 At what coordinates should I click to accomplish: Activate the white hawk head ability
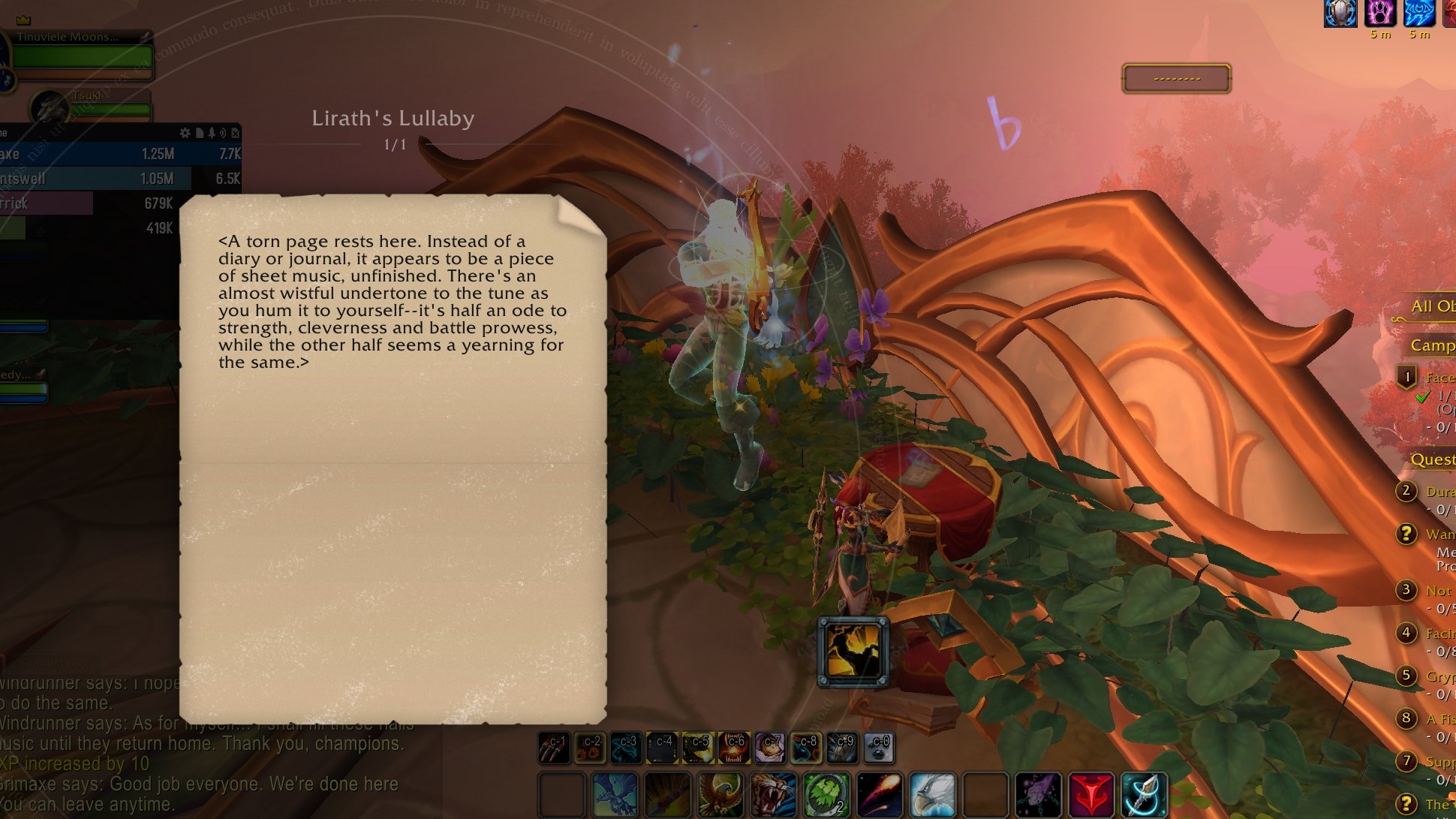tap(932, 794)
